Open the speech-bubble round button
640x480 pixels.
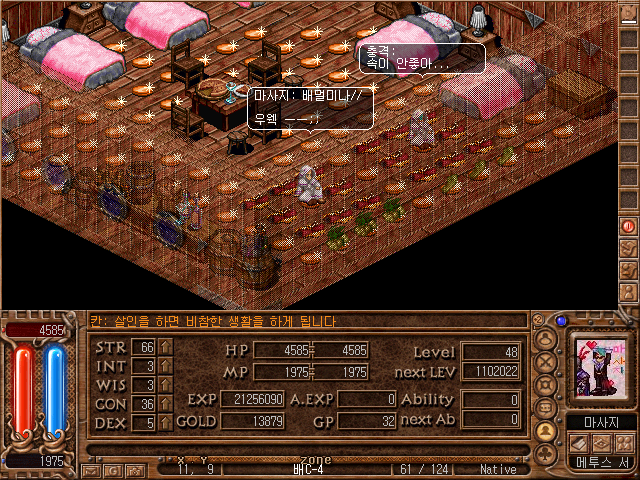coord(547,408)
